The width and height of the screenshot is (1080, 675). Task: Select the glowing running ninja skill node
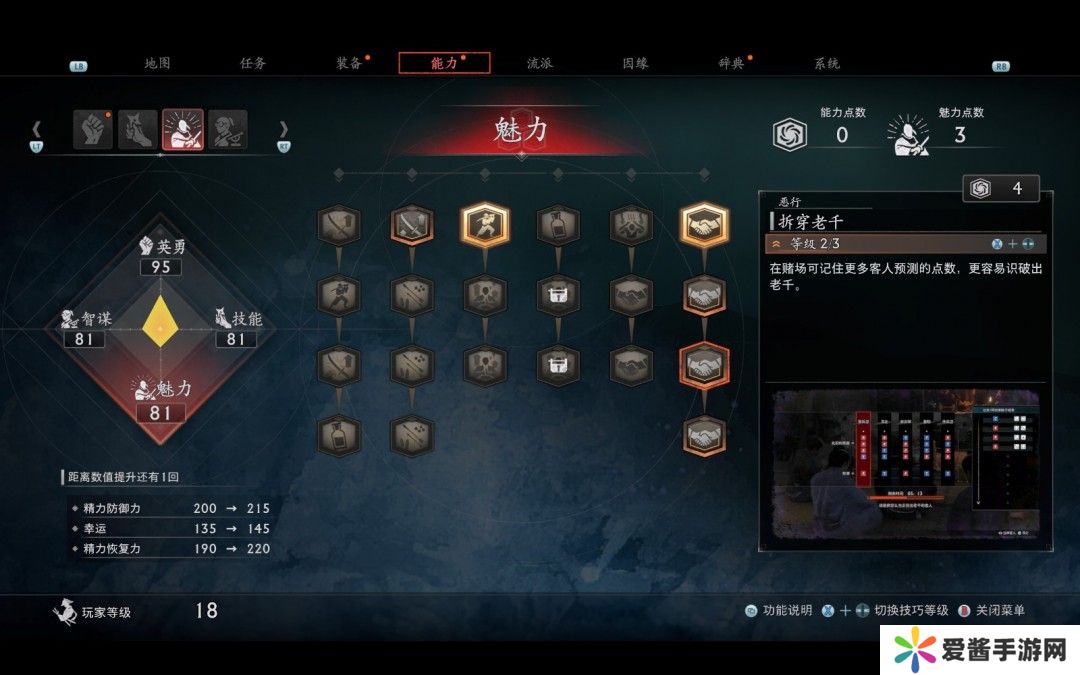(x=485, y=226)
